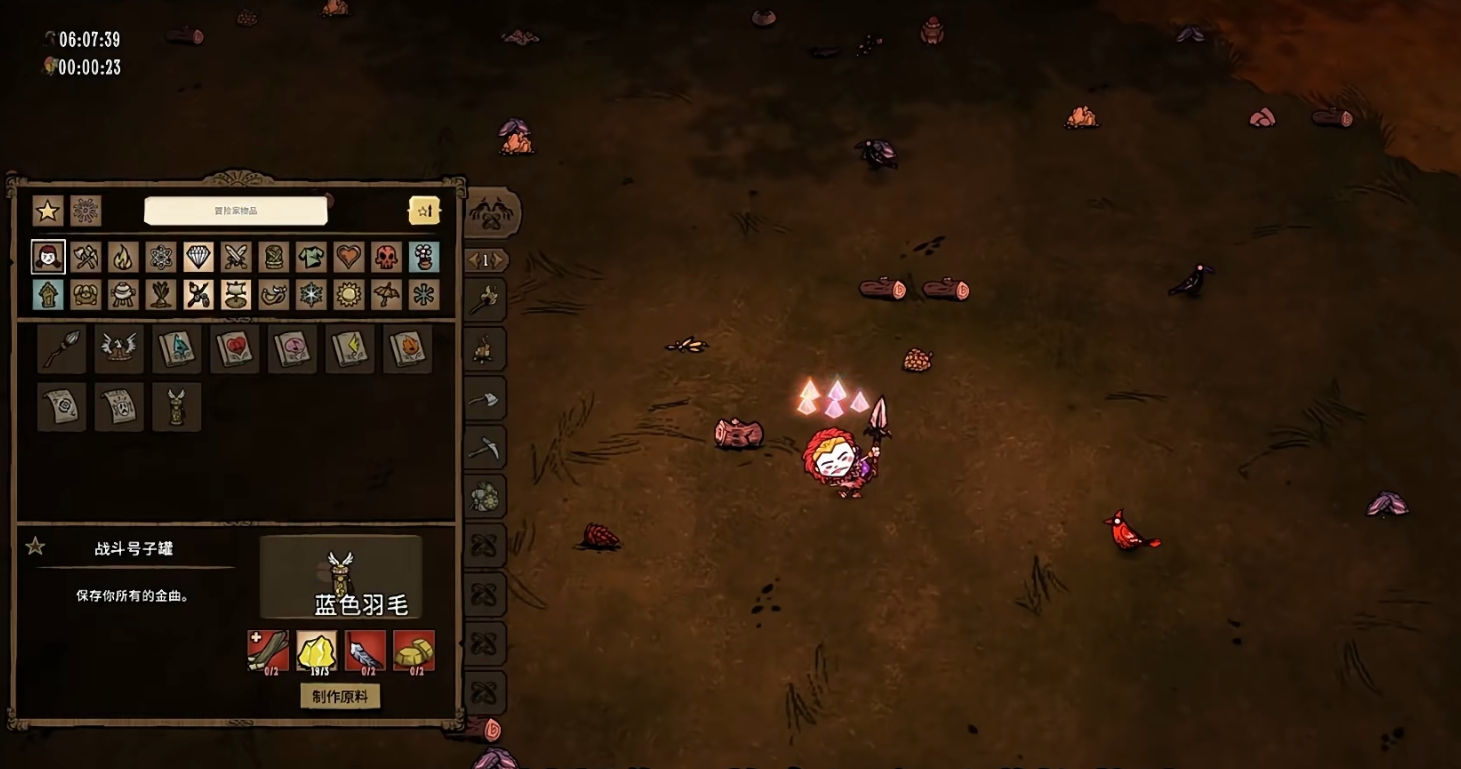The image size is (1461, 769).
Task: Pick the battle call canister recipe
Action: tap(177, 407)
